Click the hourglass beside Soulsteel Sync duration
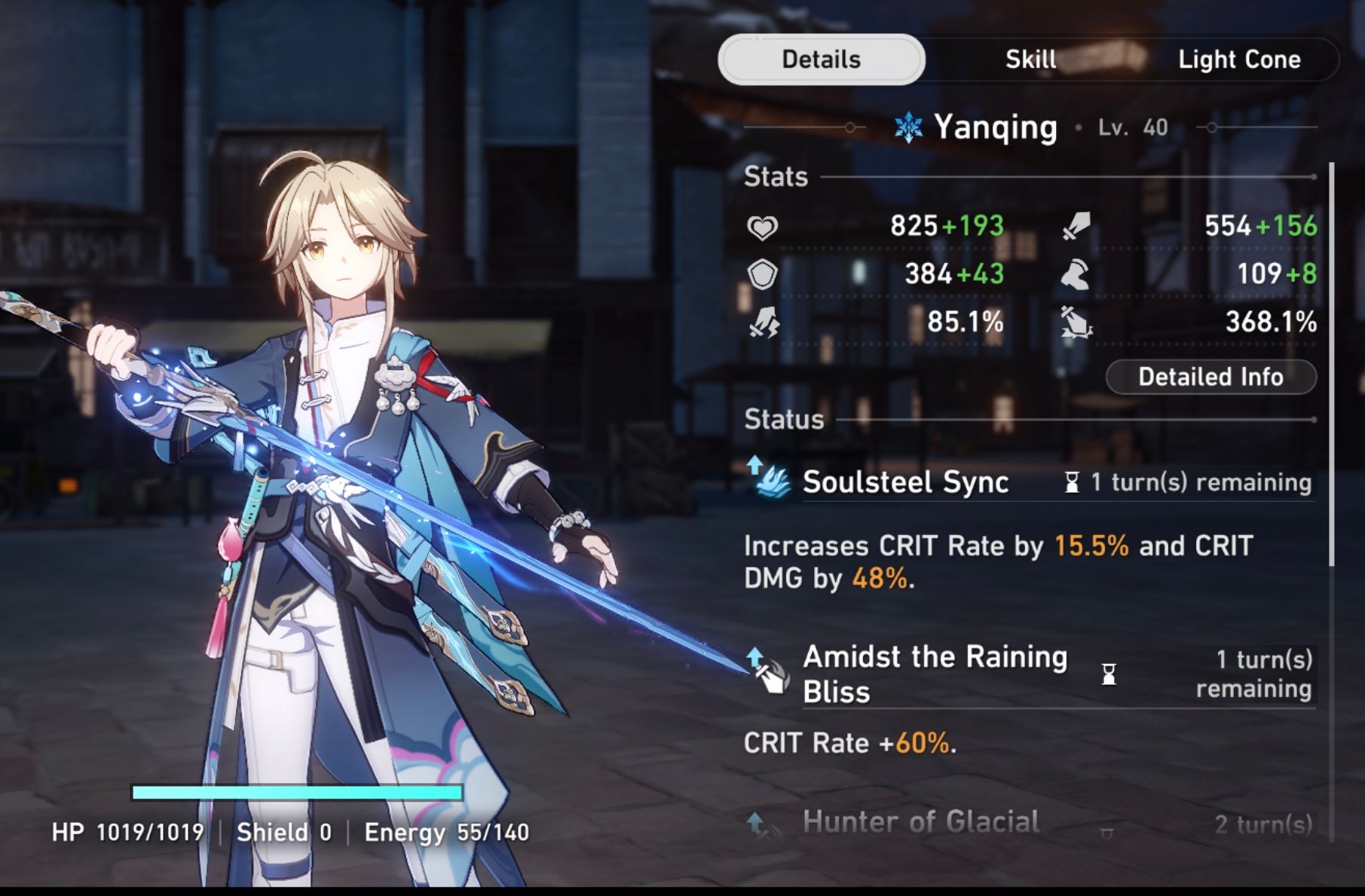This screenshot has width=1365, height=896. (x=1072, y=482)
